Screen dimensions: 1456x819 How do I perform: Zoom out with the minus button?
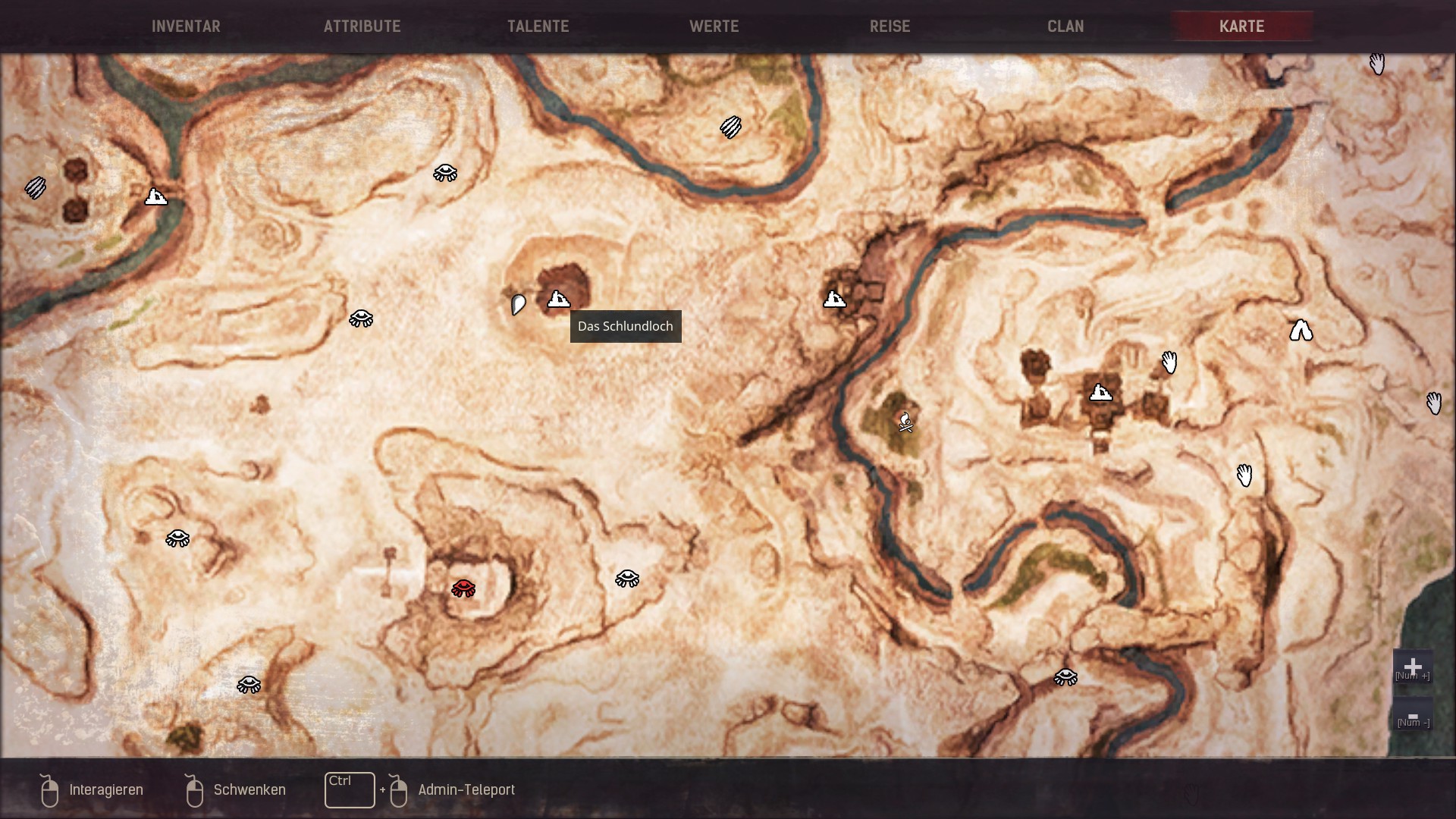tap(1412, 717)
